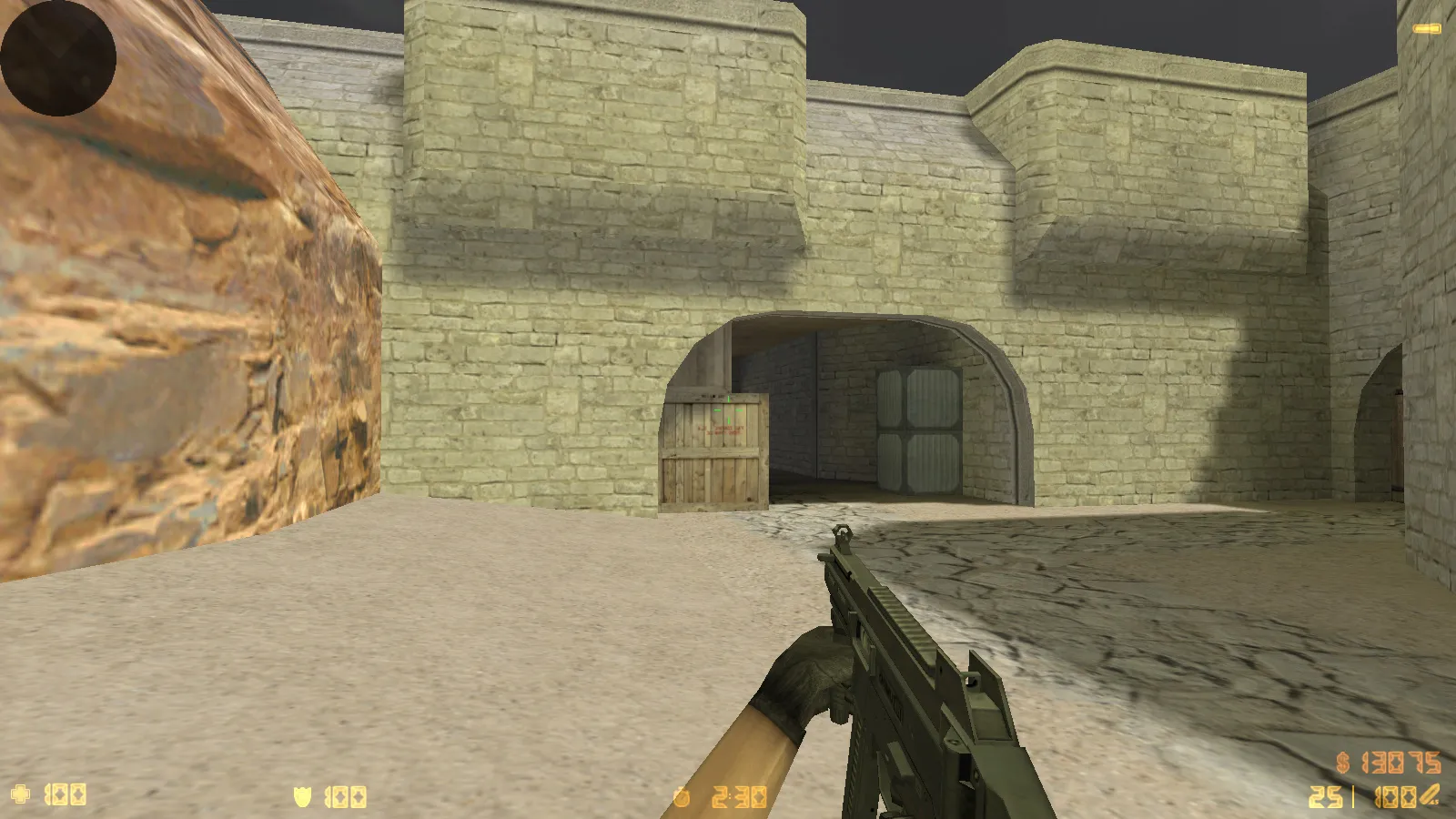Viewport: 1456px width, 819px height.
Task: Click the gray double doors in the tunnel
Action: coord(917,428)
